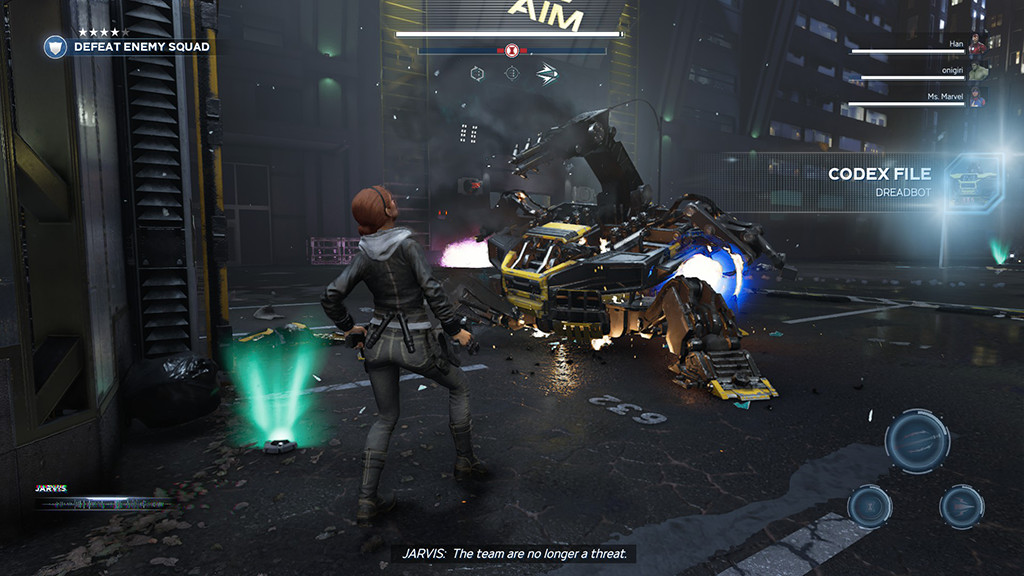Activate the jet-shaped ability icon

(x=961, y=506)
